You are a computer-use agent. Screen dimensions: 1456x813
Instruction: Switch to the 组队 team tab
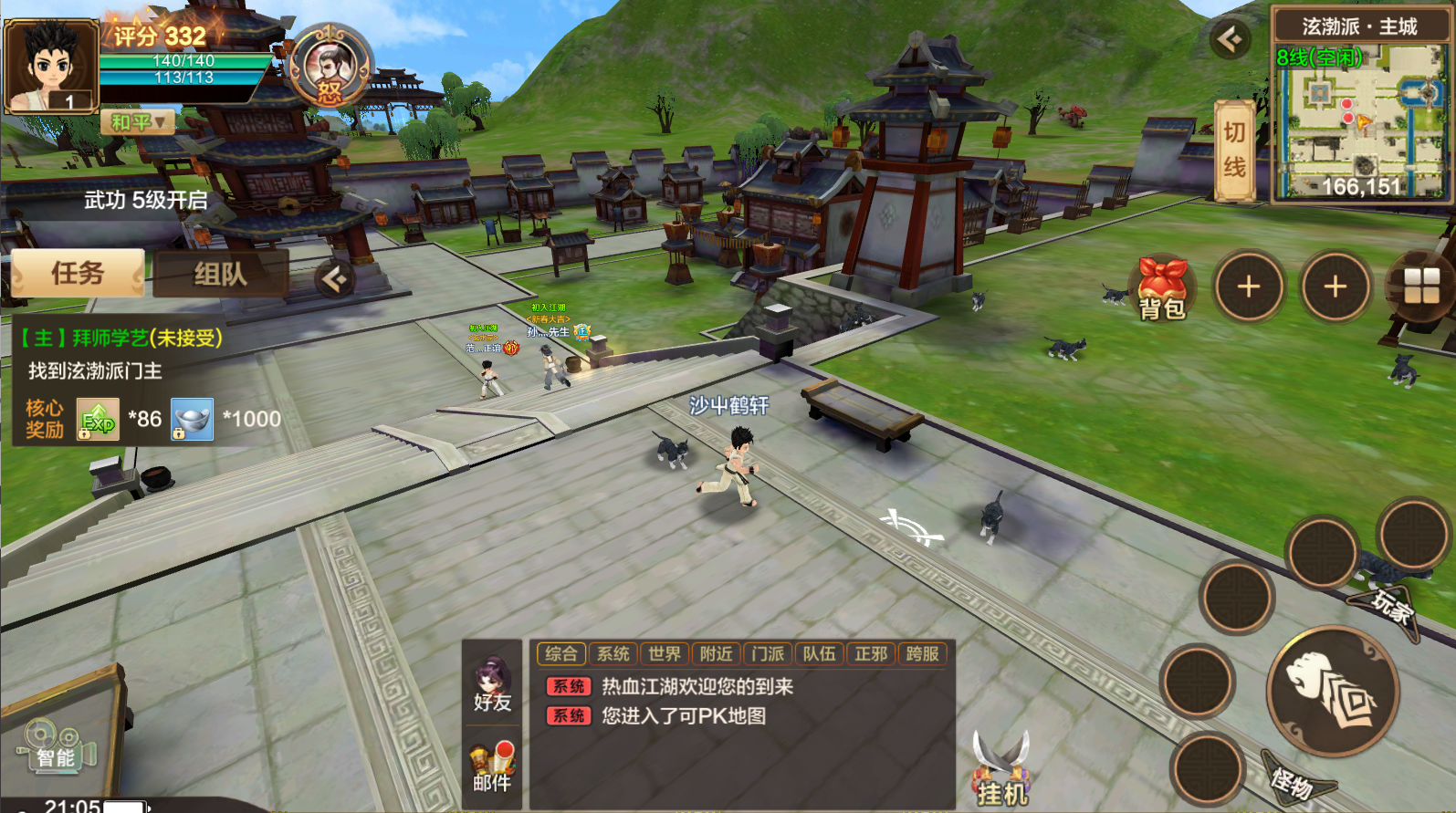(220, 274)
